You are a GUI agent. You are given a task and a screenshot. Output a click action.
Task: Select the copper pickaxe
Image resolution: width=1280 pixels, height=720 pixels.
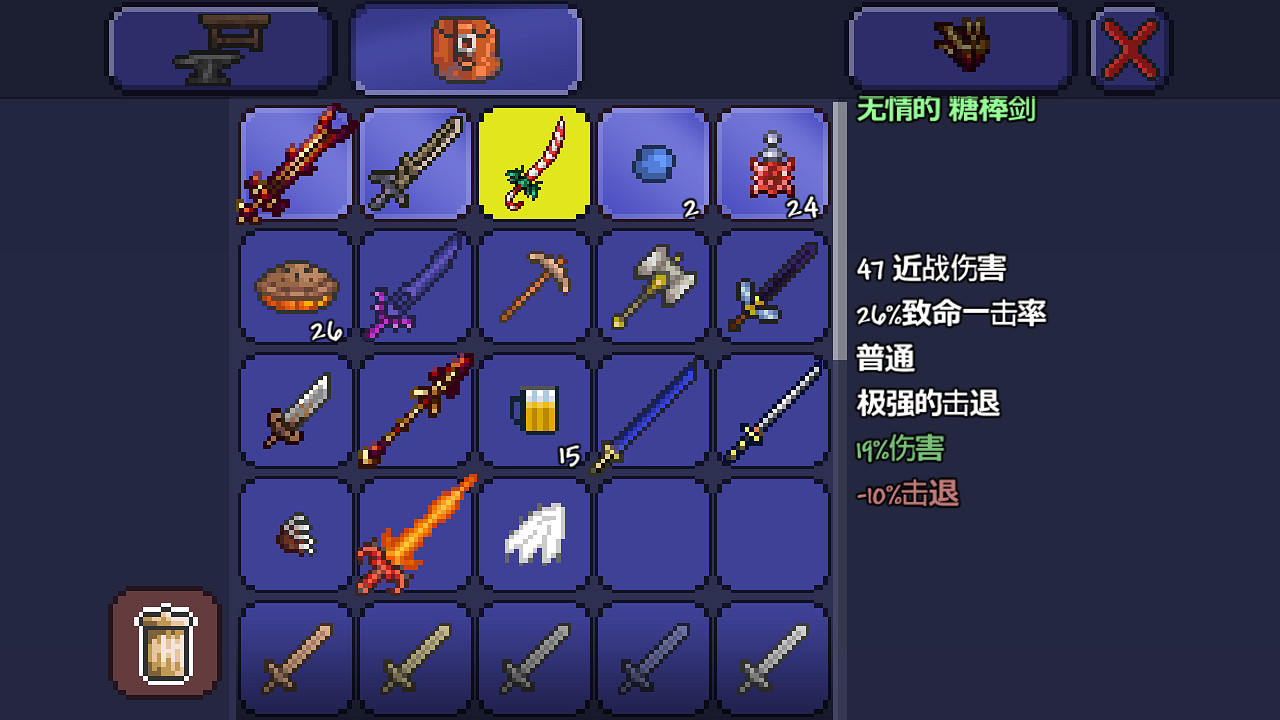(x=533, y=287)
